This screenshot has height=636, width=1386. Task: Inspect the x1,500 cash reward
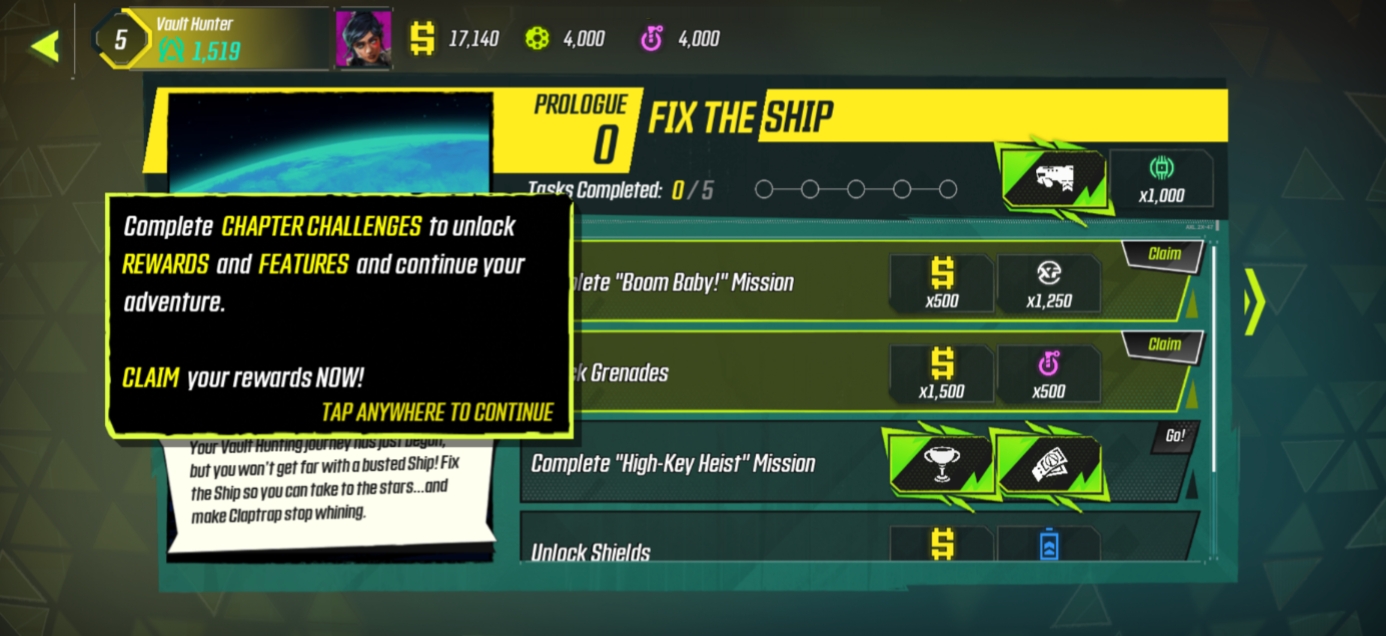(941, 373)
